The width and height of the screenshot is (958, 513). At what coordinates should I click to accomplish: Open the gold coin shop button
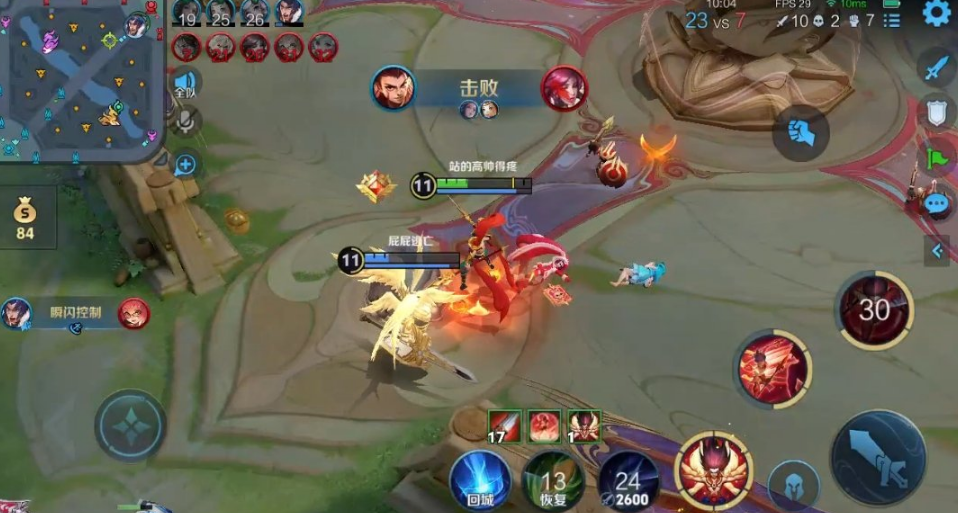25,217
